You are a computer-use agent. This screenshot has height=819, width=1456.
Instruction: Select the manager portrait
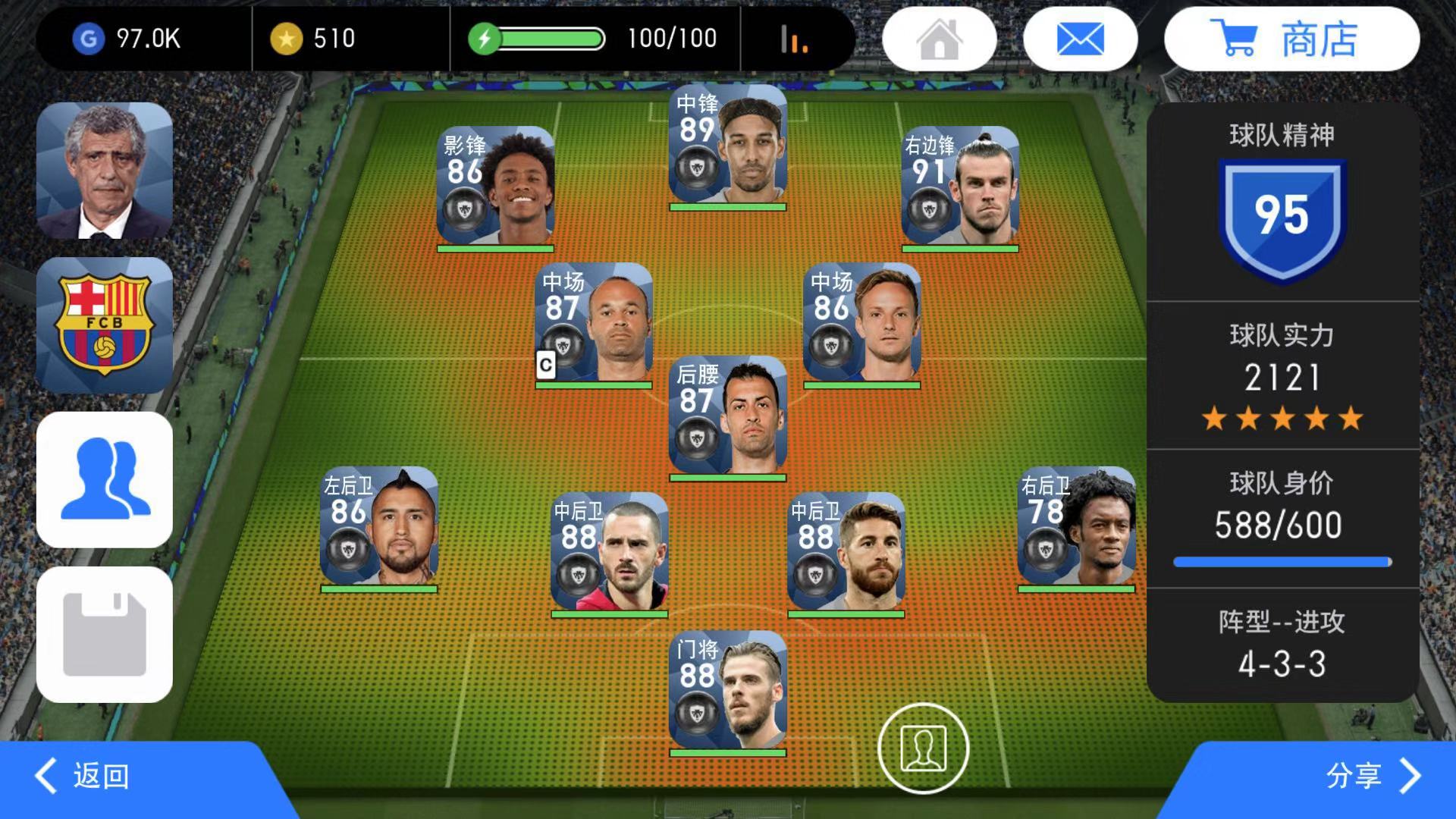(x=105, y=171)
